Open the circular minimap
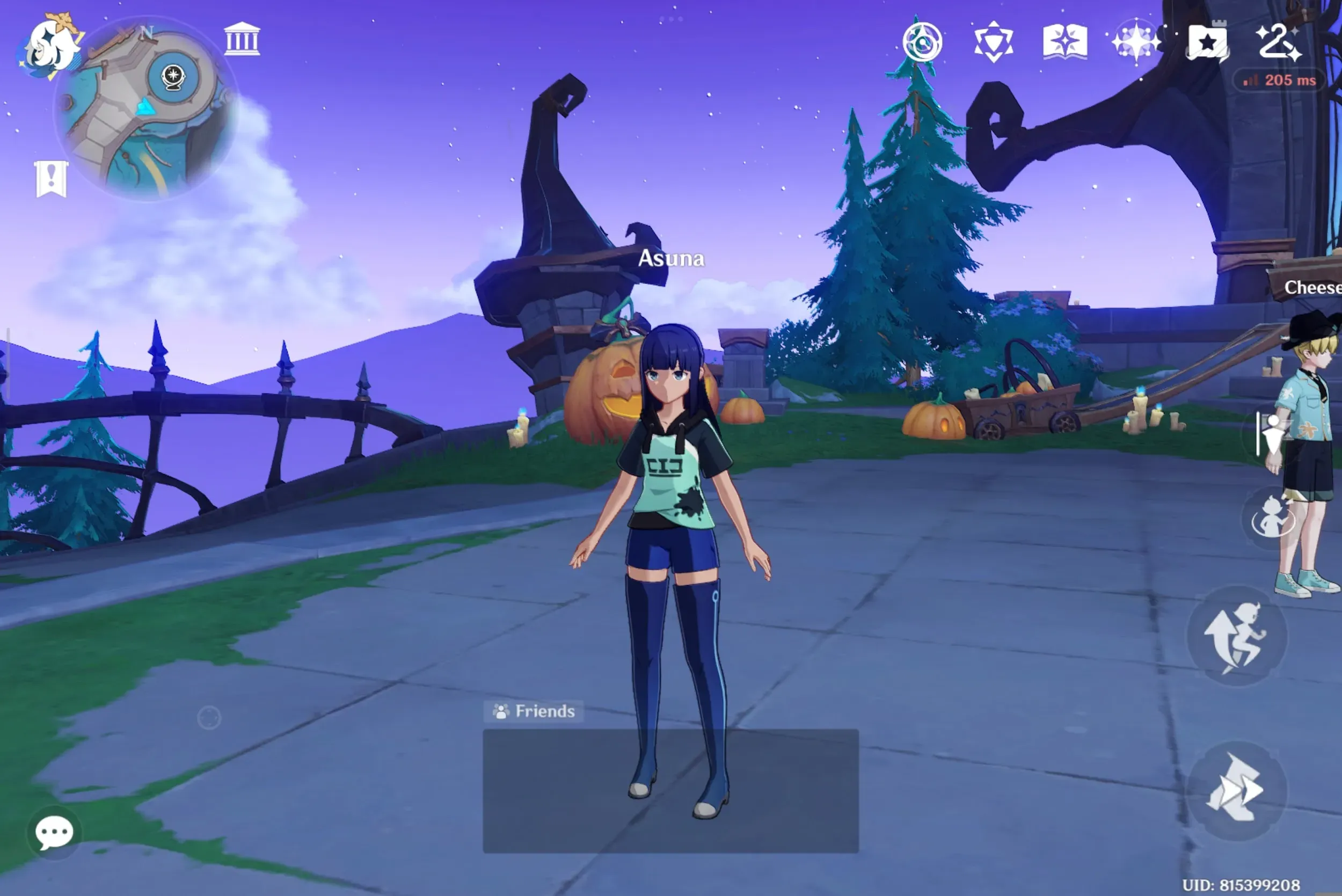Image resolution: width=1342 pixels, height=896 pixels. click(145, 110)
